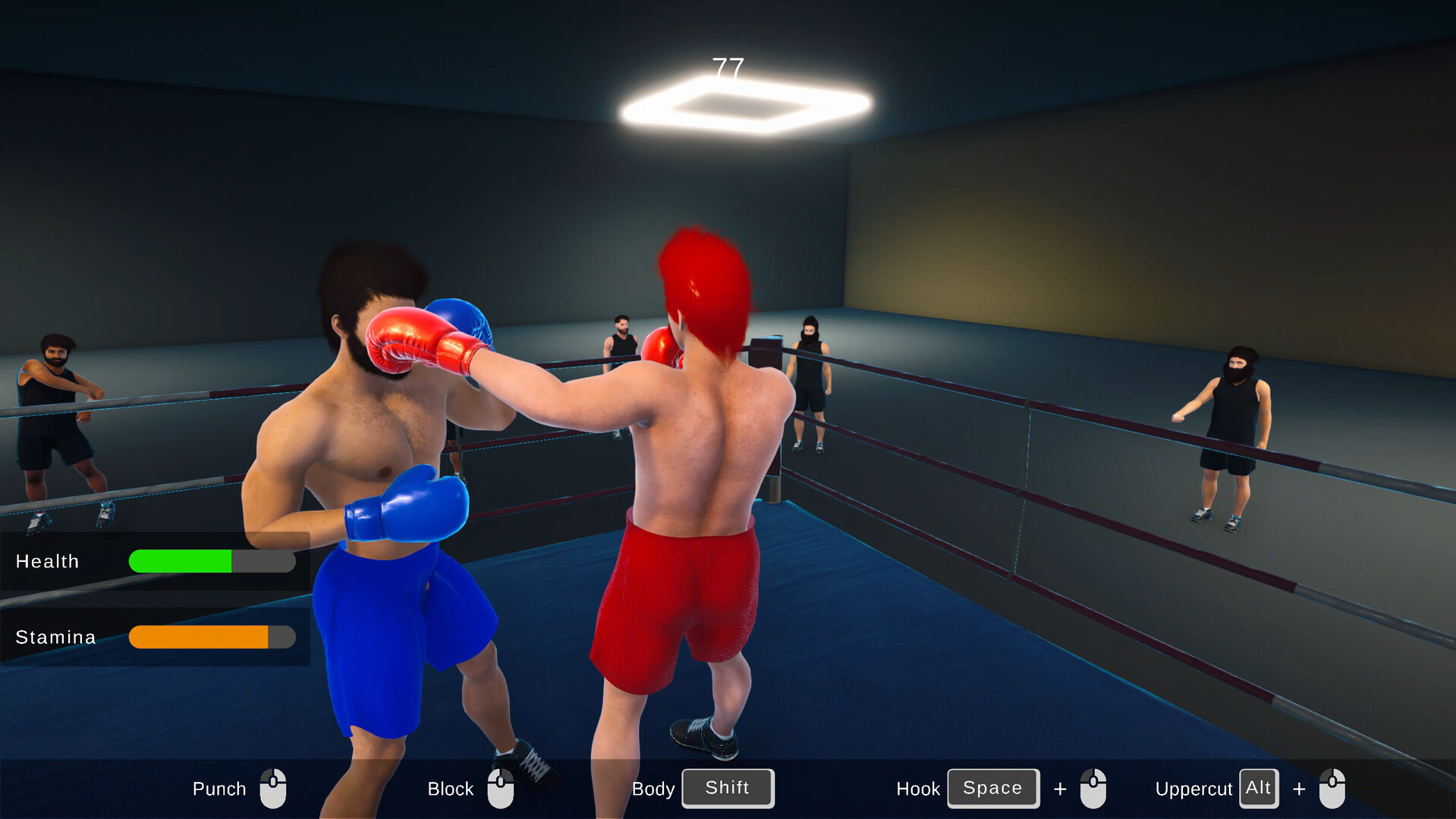
Task: Click the Punch label
Action: click(219, 788)
